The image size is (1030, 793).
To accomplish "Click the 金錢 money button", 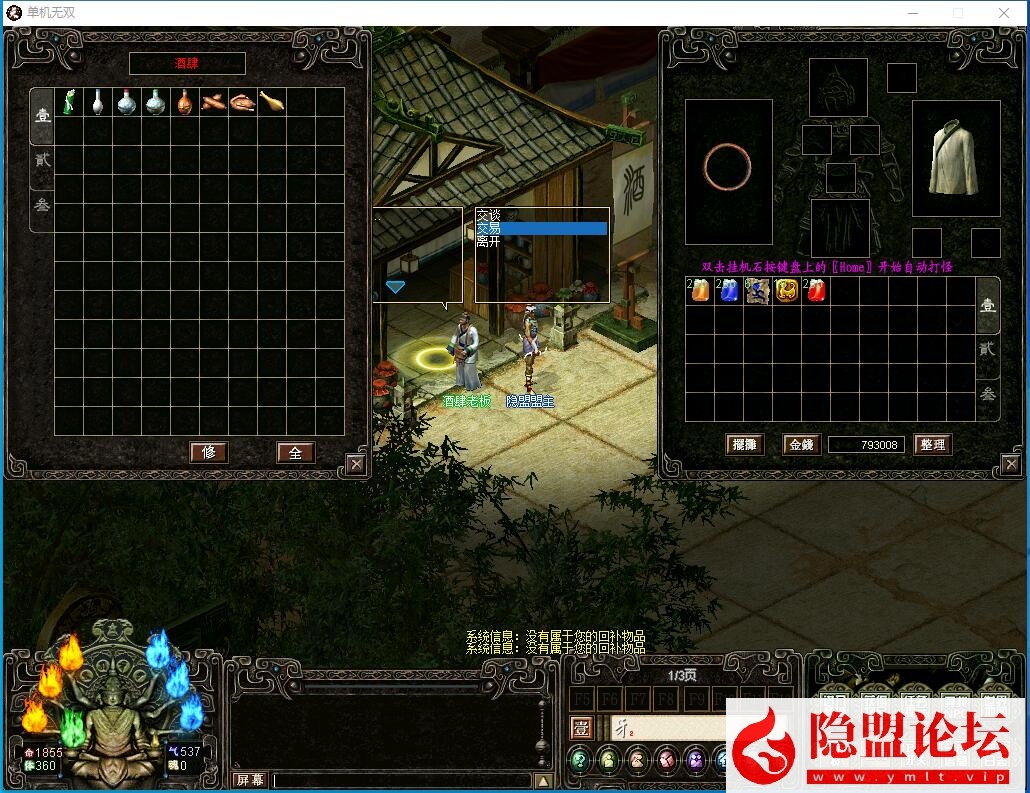I will point(801,445).
